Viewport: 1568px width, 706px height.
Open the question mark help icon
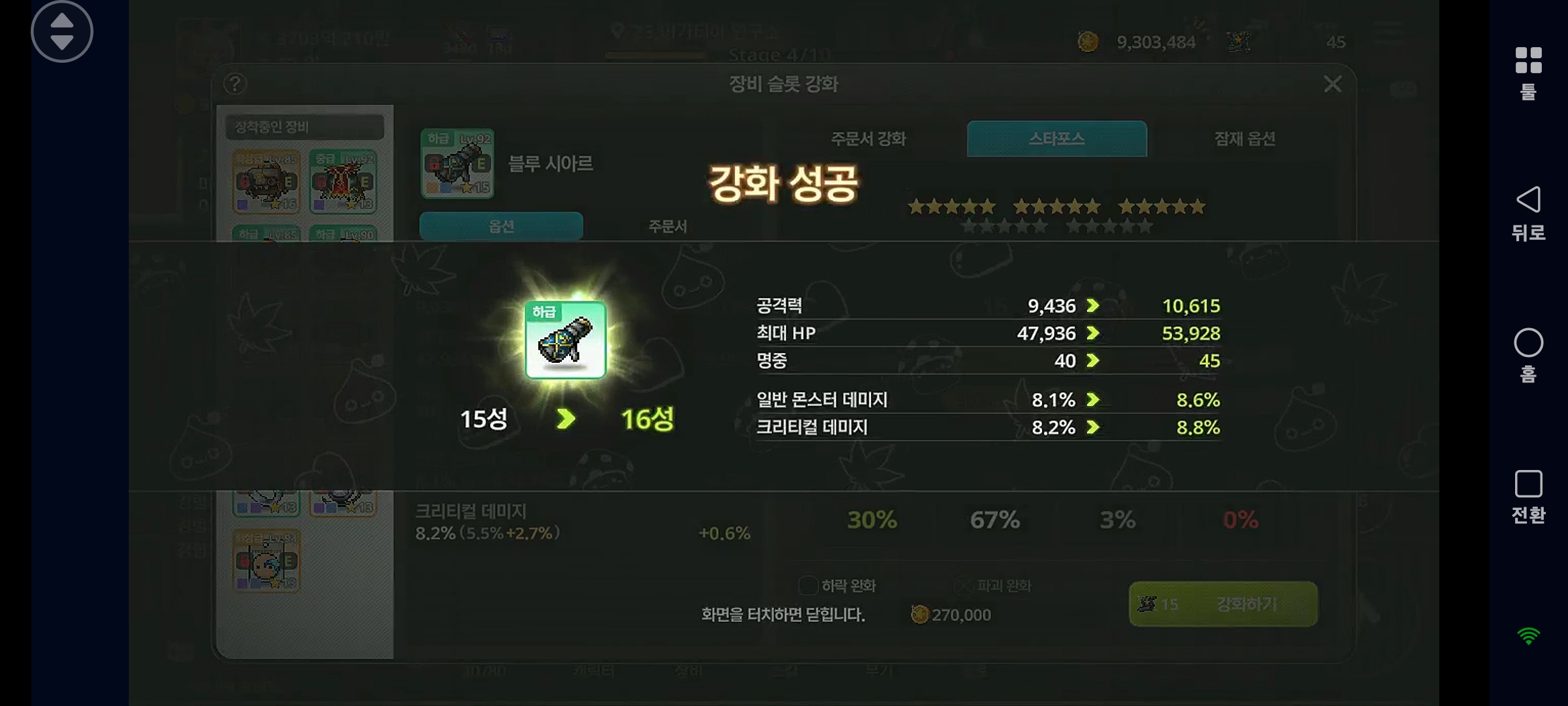235,84
